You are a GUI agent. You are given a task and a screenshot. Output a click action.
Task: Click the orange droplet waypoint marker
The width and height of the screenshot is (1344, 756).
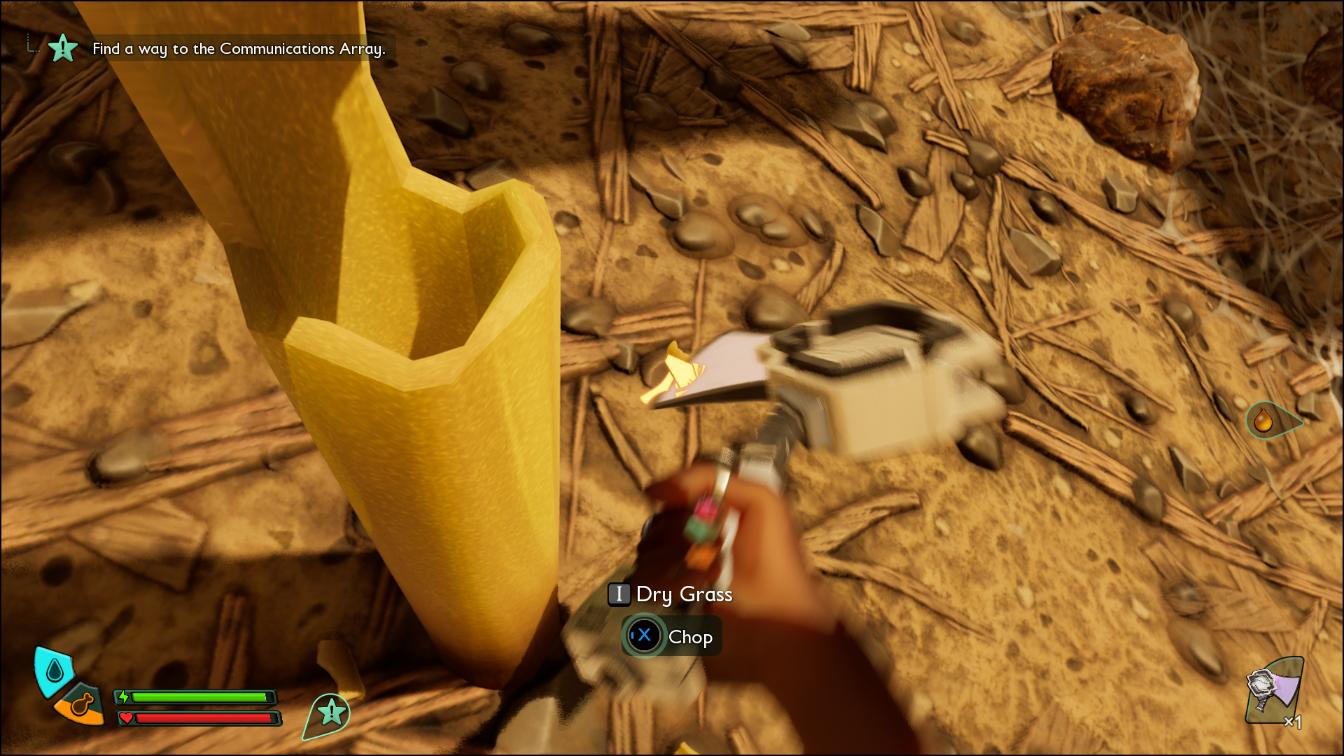click(1266, 421)
